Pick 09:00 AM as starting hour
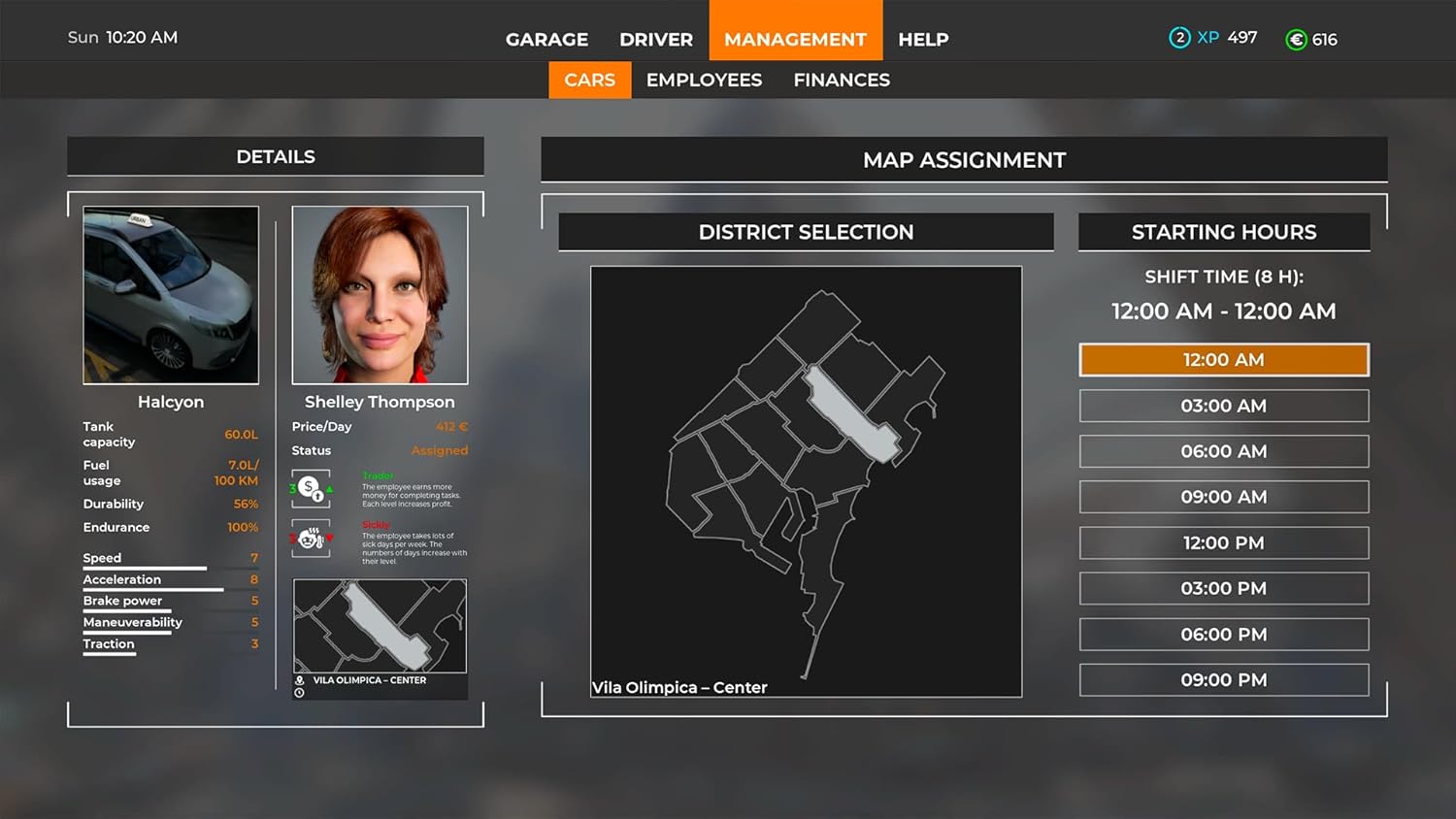 pos(1223,497)
